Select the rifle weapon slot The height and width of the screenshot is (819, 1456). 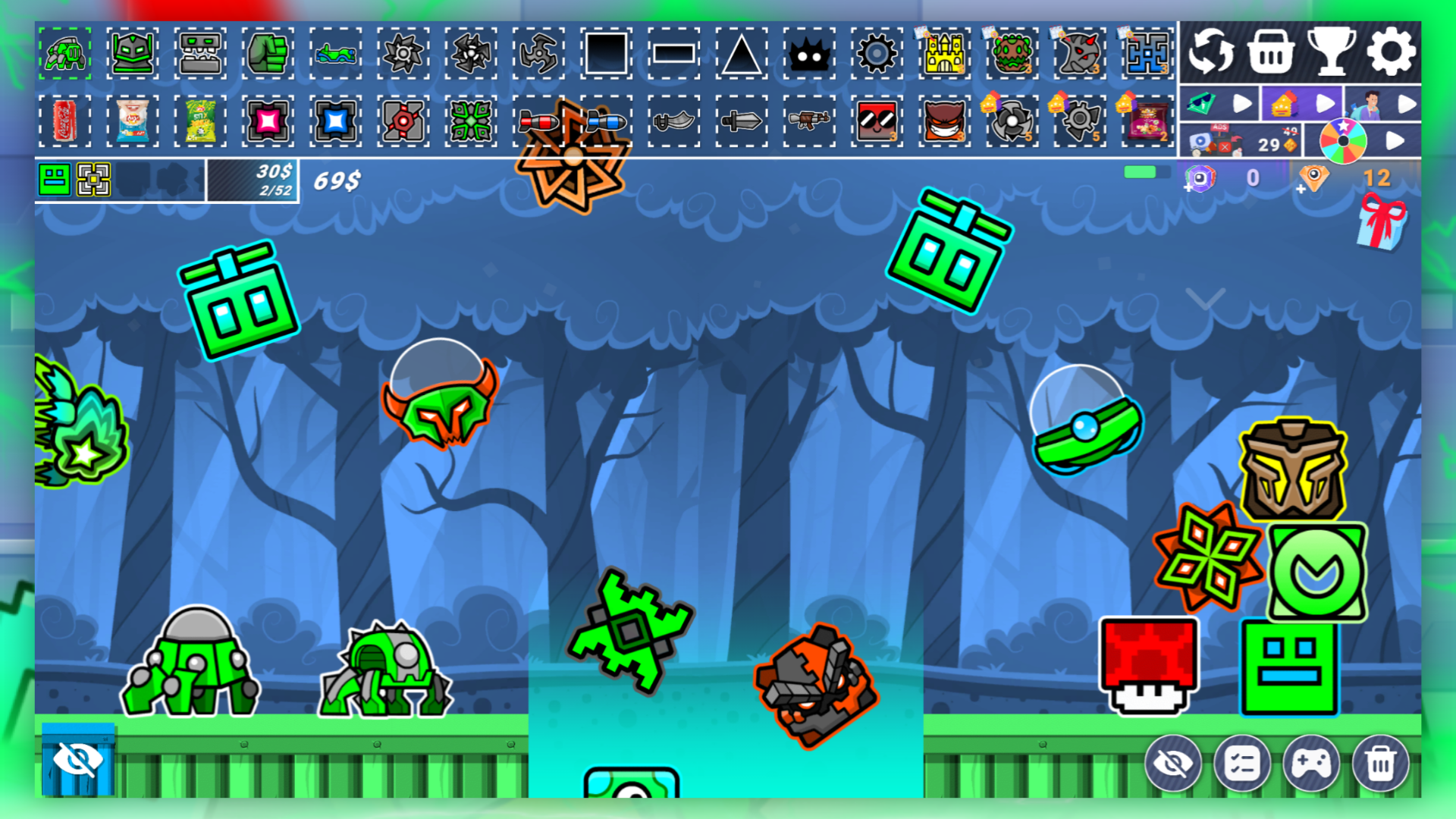click(x=808, y=121)
